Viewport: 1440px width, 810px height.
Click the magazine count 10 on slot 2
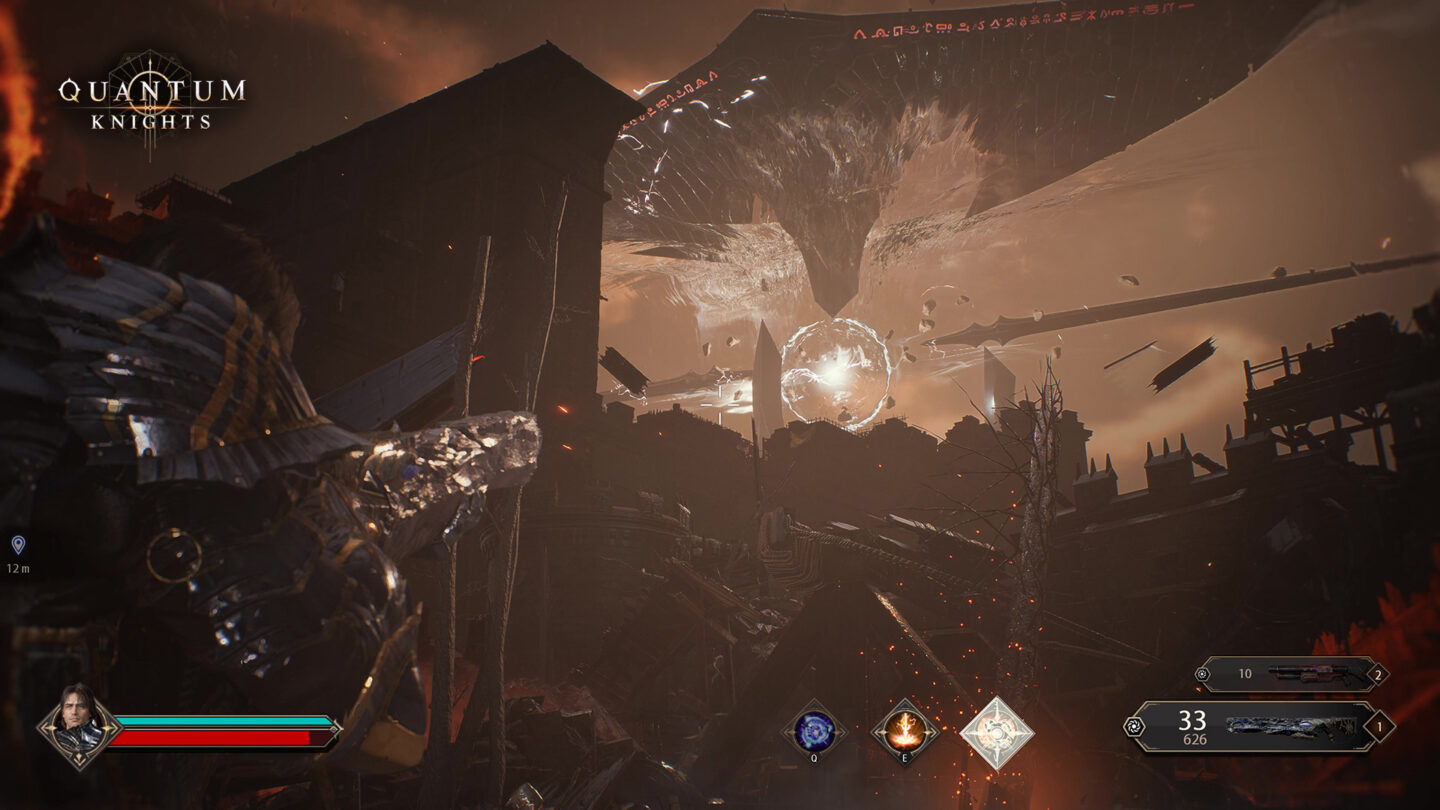point(1247,673)
